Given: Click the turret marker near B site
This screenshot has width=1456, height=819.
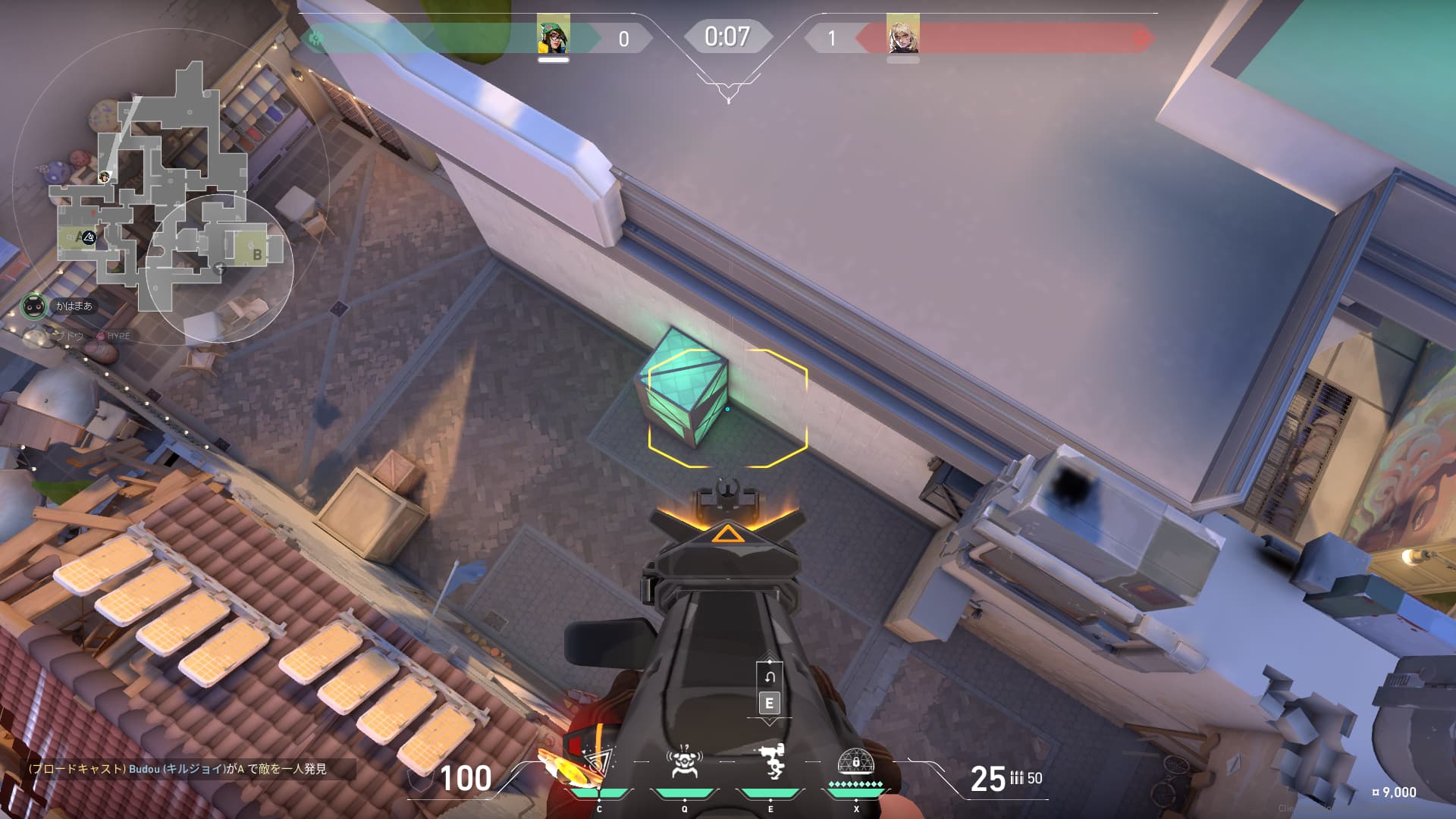Looking at the screenshot, I should tap(219, 268).
